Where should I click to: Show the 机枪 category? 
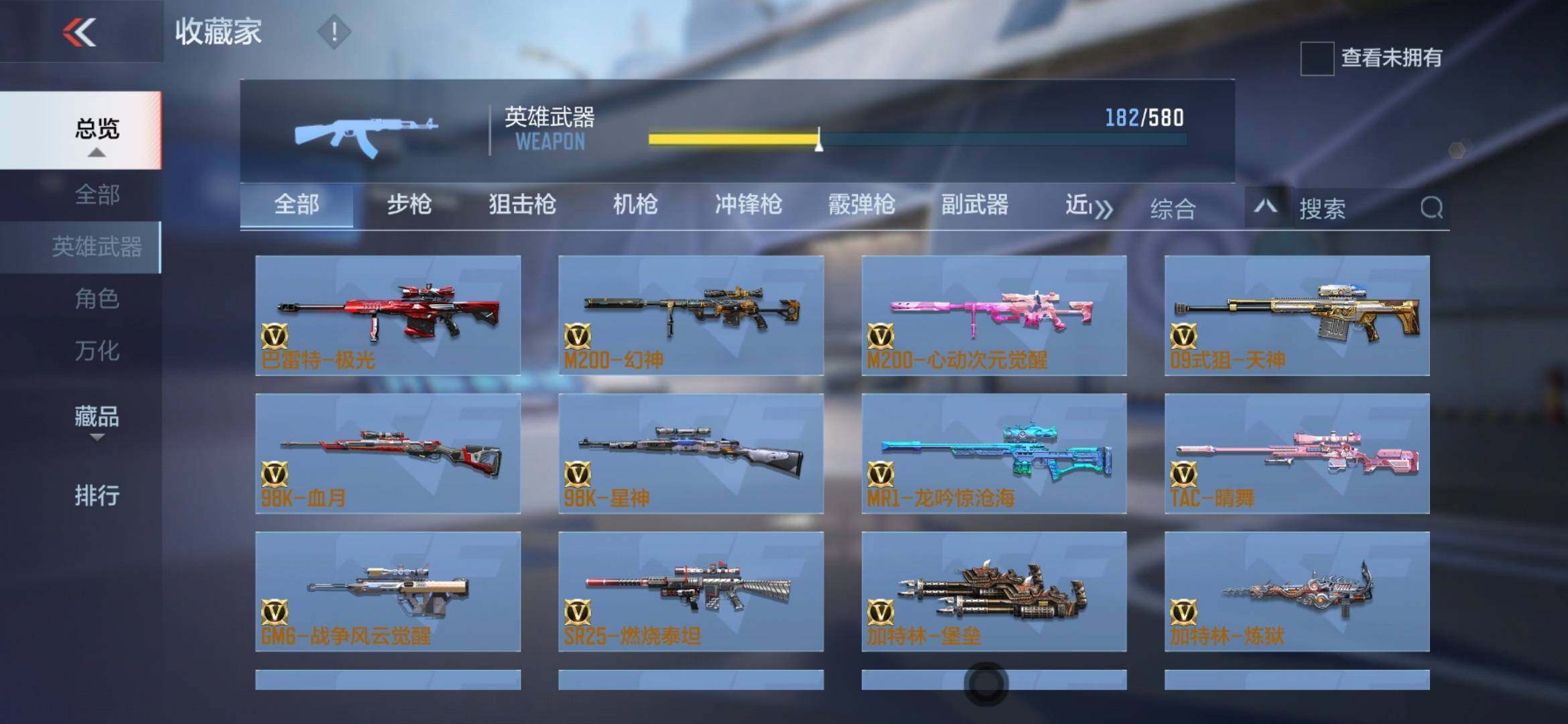point(635,205)
